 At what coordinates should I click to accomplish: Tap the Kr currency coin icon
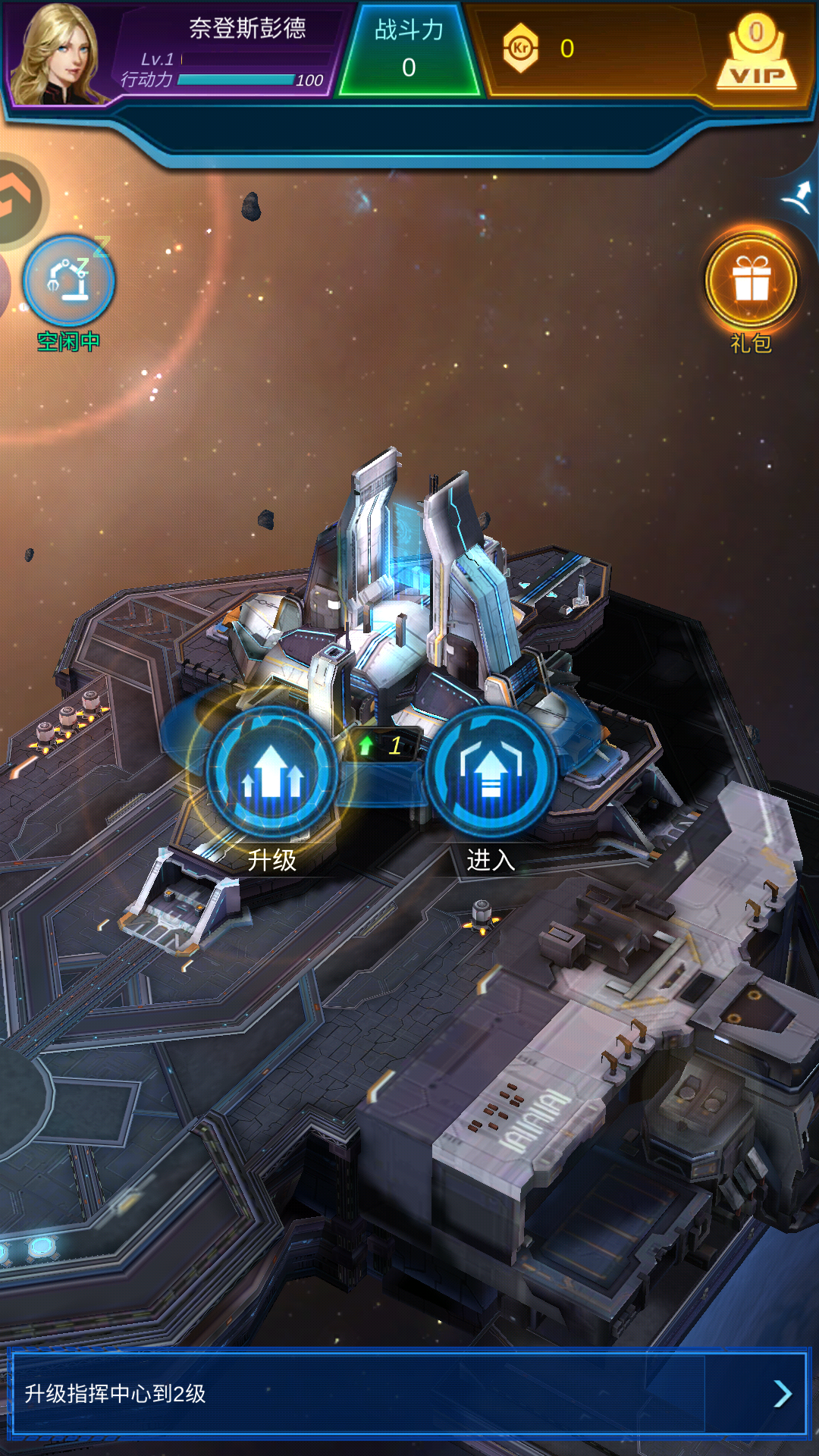pos(520,49)
